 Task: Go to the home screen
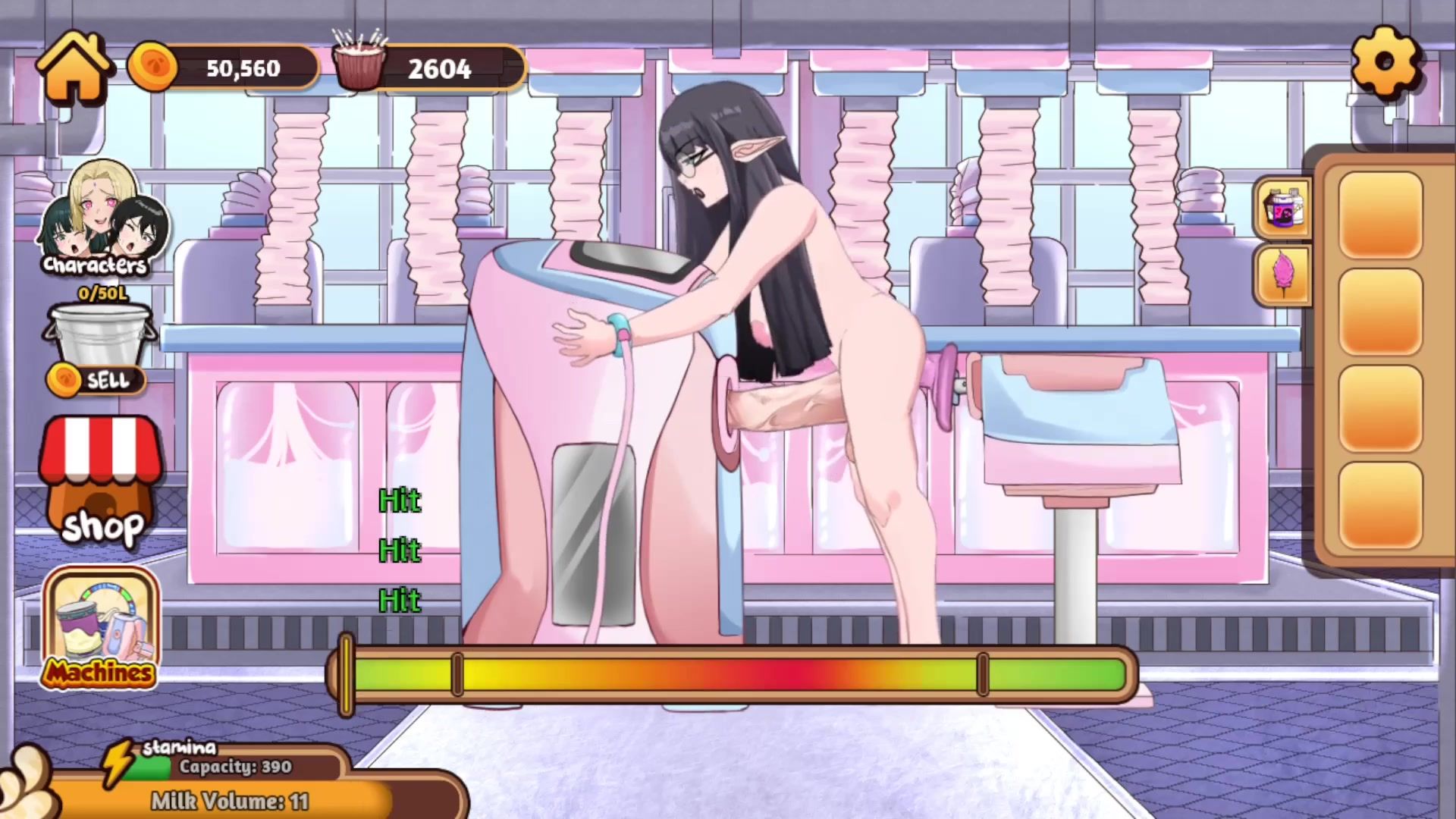coord(74,68)
